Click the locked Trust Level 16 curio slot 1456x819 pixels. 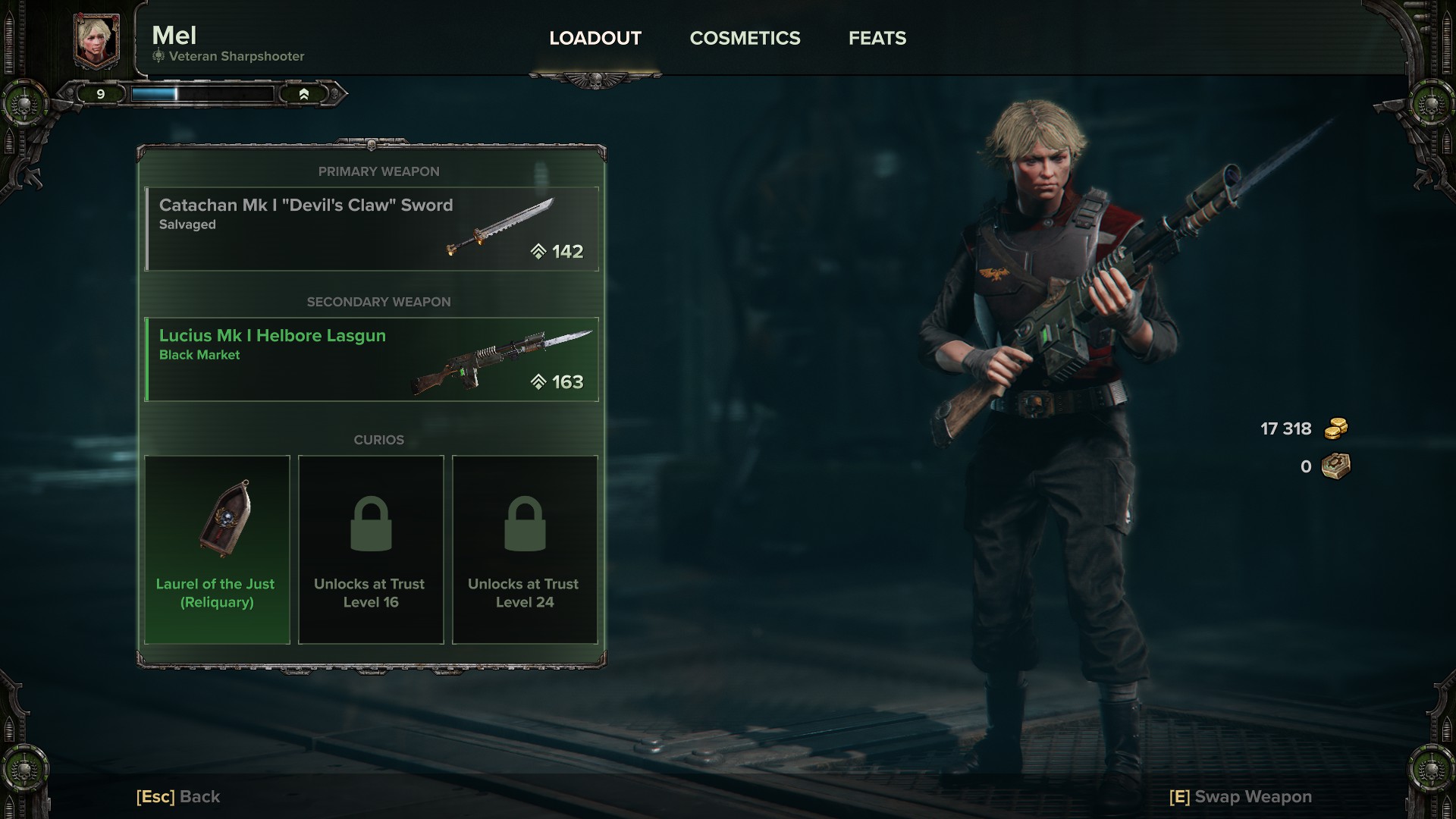(x=371, y=550)
